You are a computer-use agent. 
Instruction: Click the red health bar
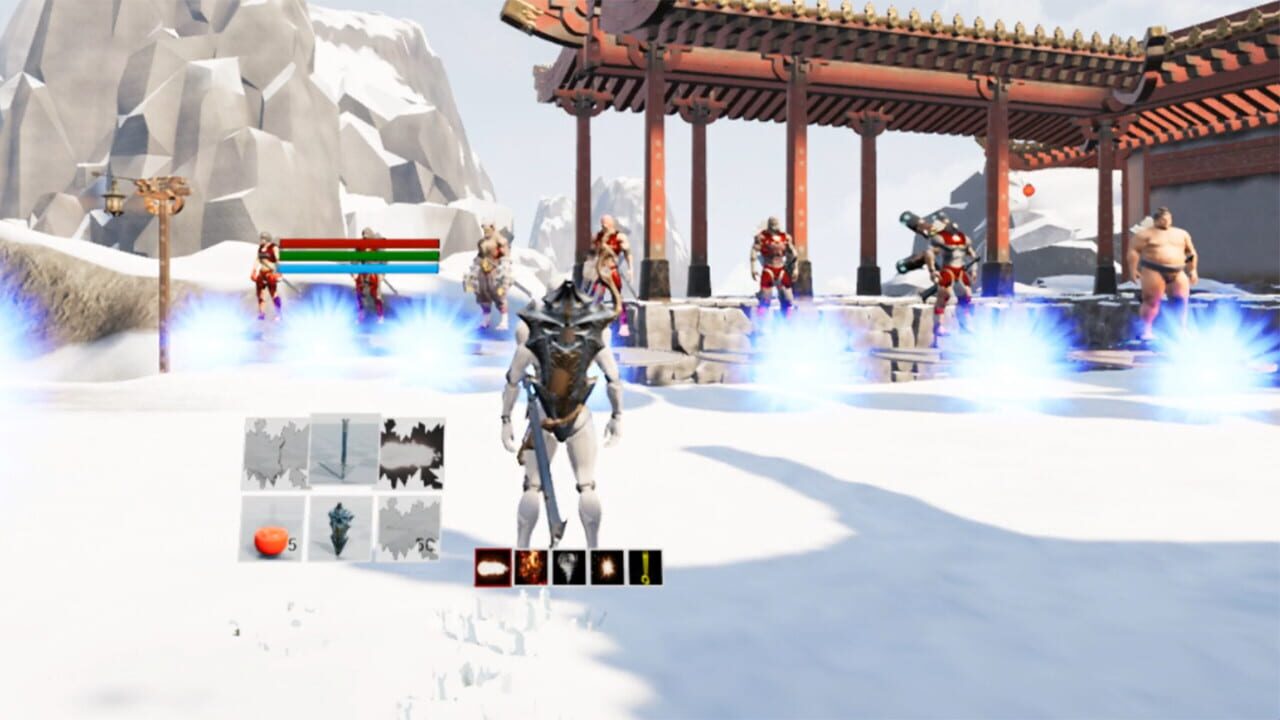pos(362,241)
